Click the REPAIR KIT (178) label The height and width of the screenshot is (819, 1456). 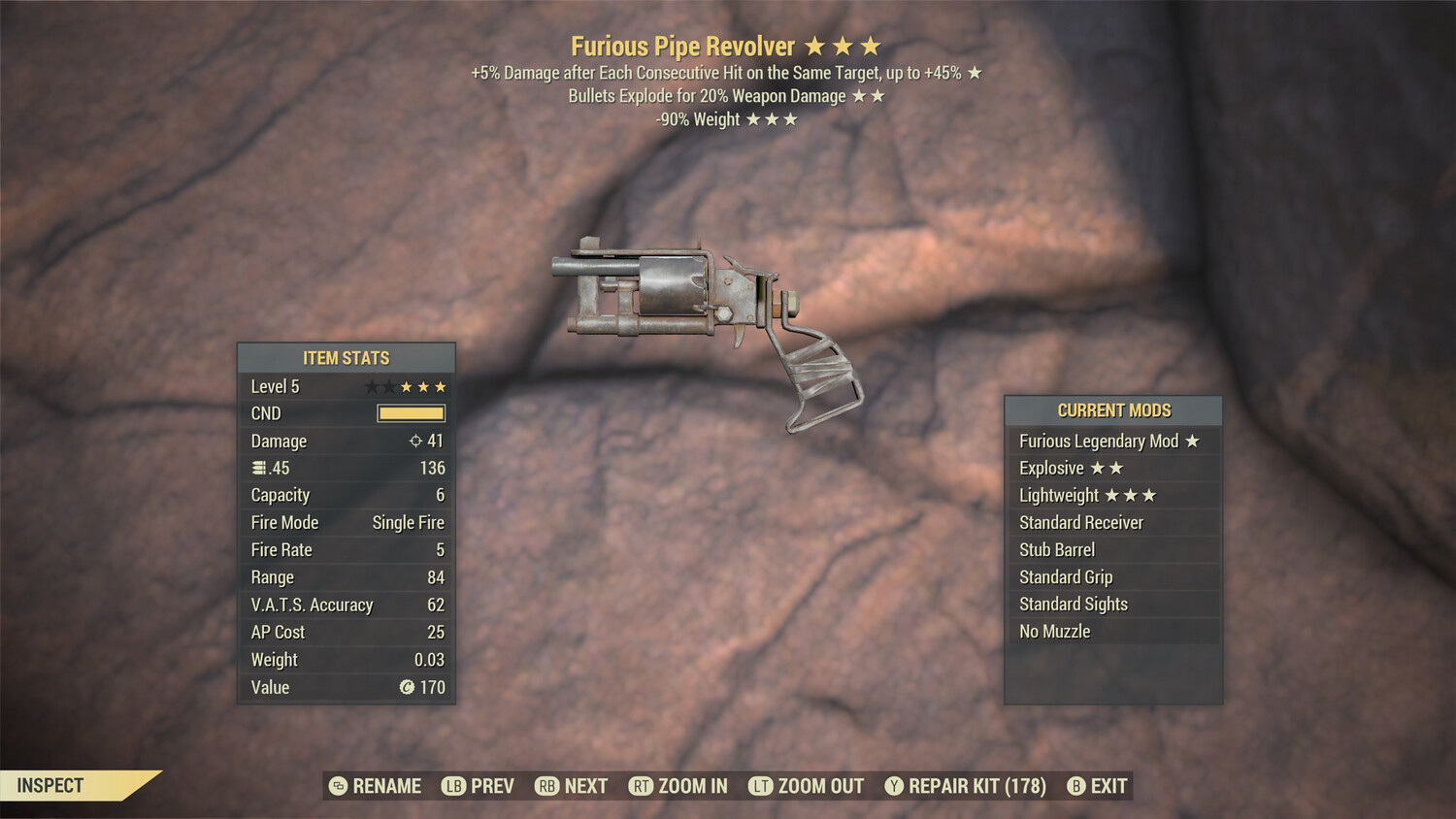click(975, 786)
